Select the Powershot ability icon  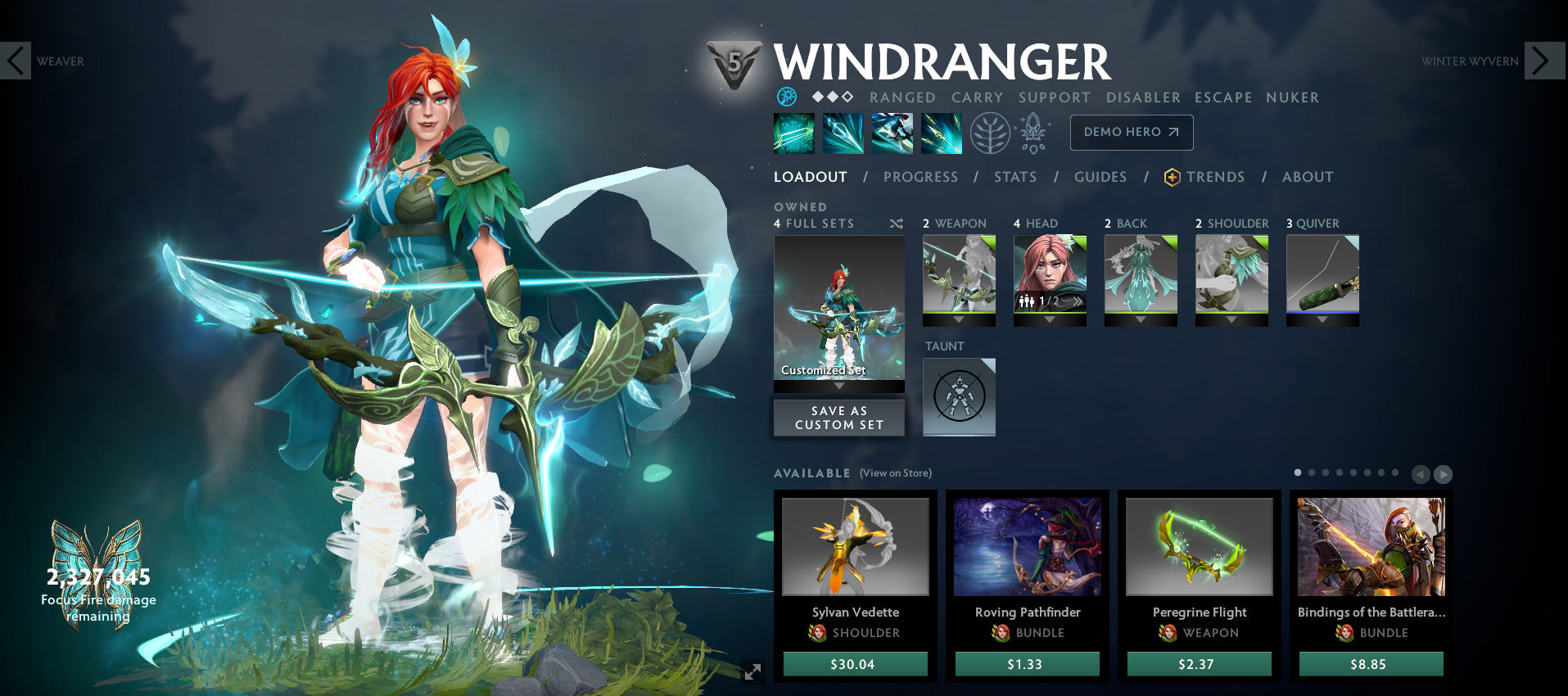click(843, 133)
